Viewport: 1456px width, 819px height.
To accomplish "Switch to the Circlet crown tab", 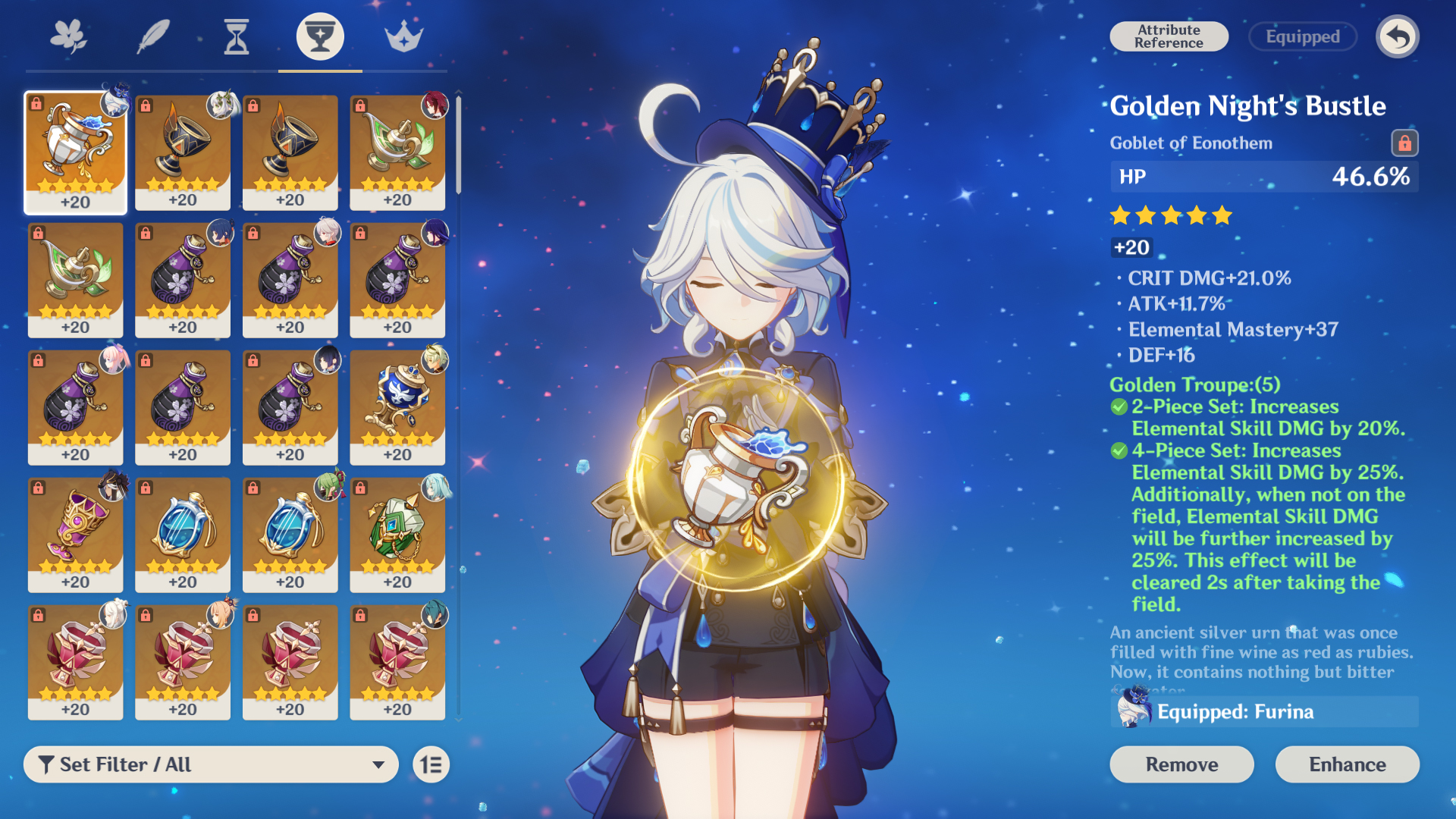I will point(403,36).
